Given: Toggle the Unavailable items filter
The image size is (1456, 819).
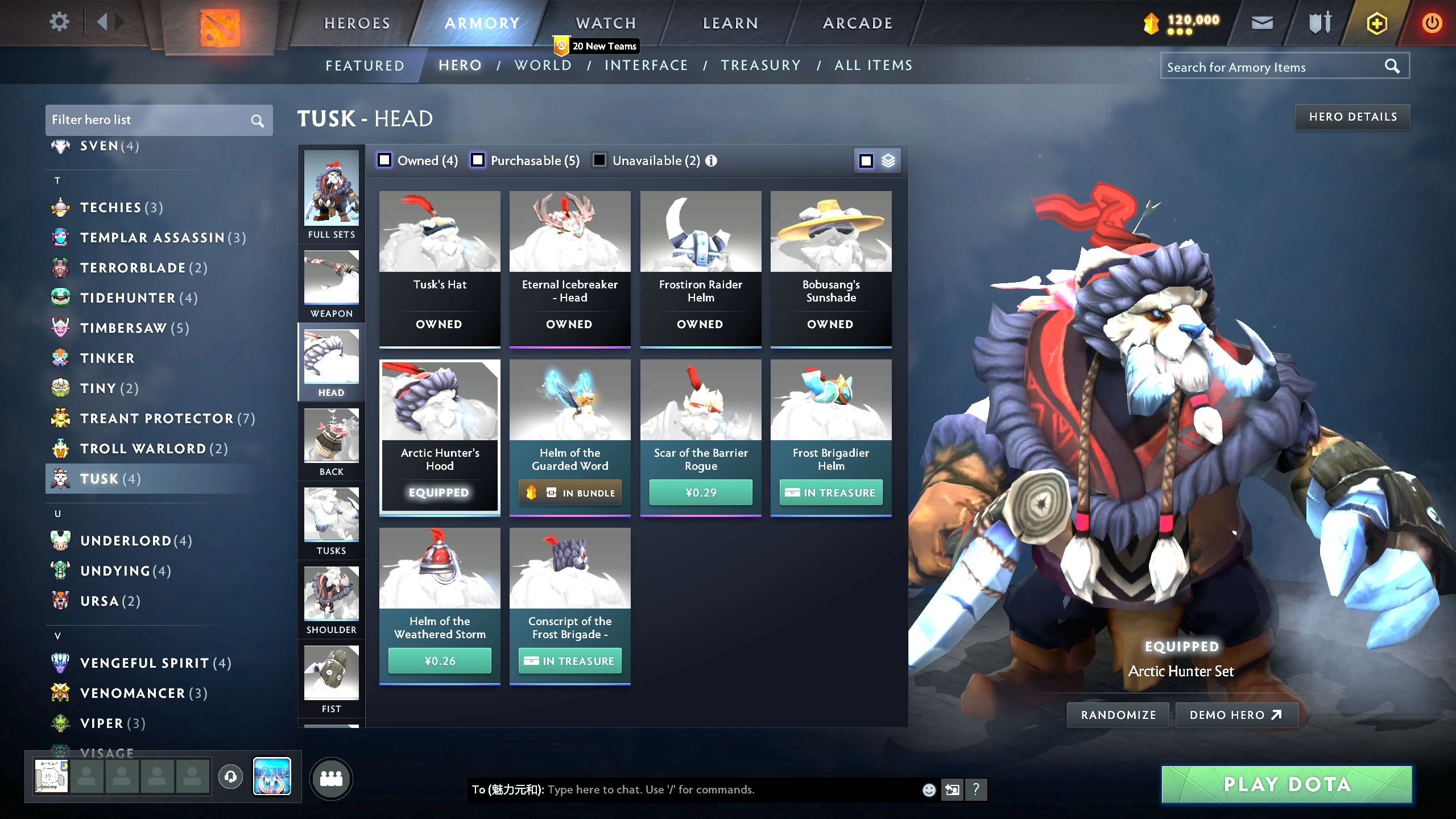Looking at the screenshot, I should pos(599,160).
